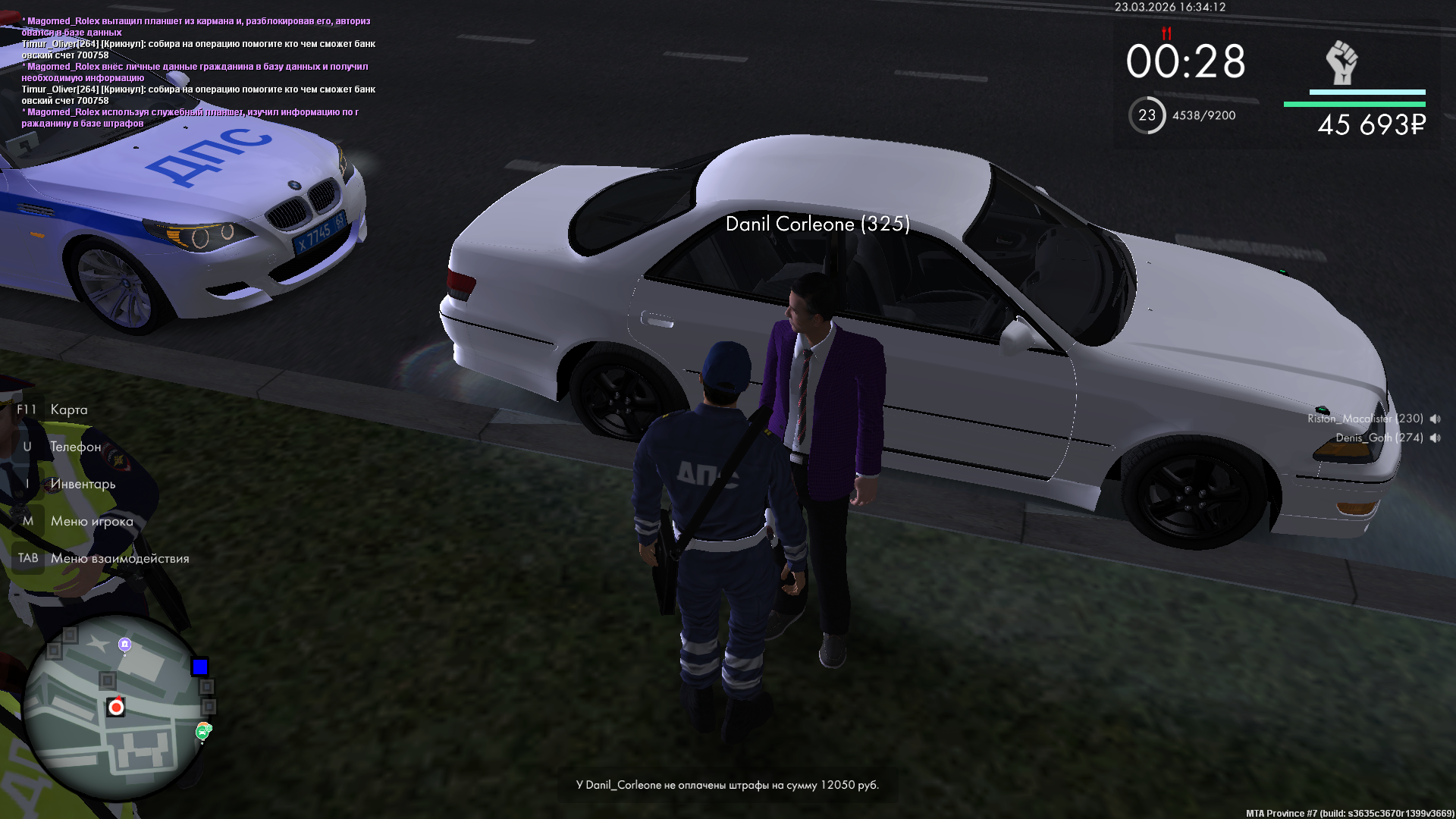Toggle the speaker icon beside Riston_Macalister
1456x819 pixels.
[x=1435, y=419]
